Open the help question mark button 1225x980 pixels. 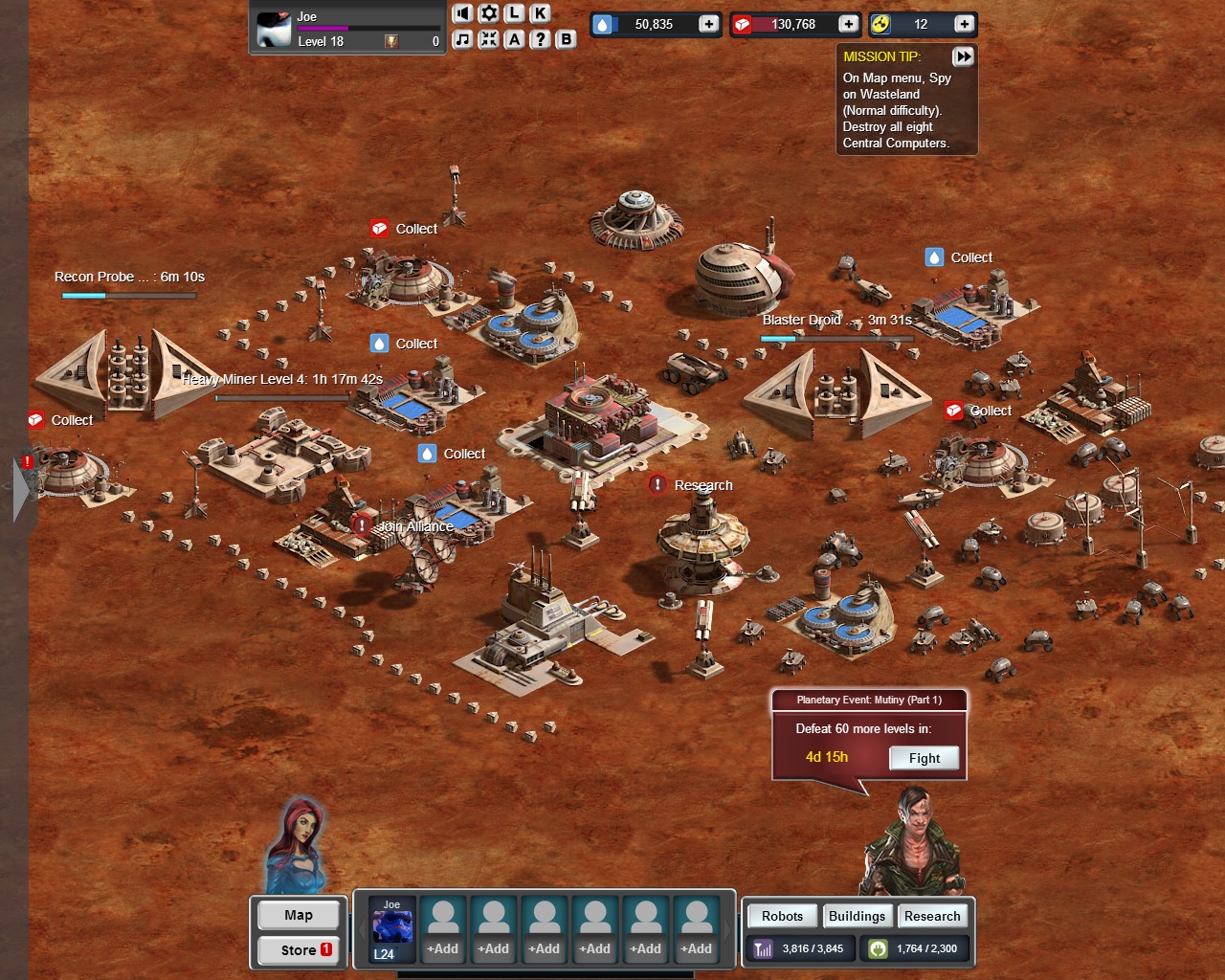point(540,39)
